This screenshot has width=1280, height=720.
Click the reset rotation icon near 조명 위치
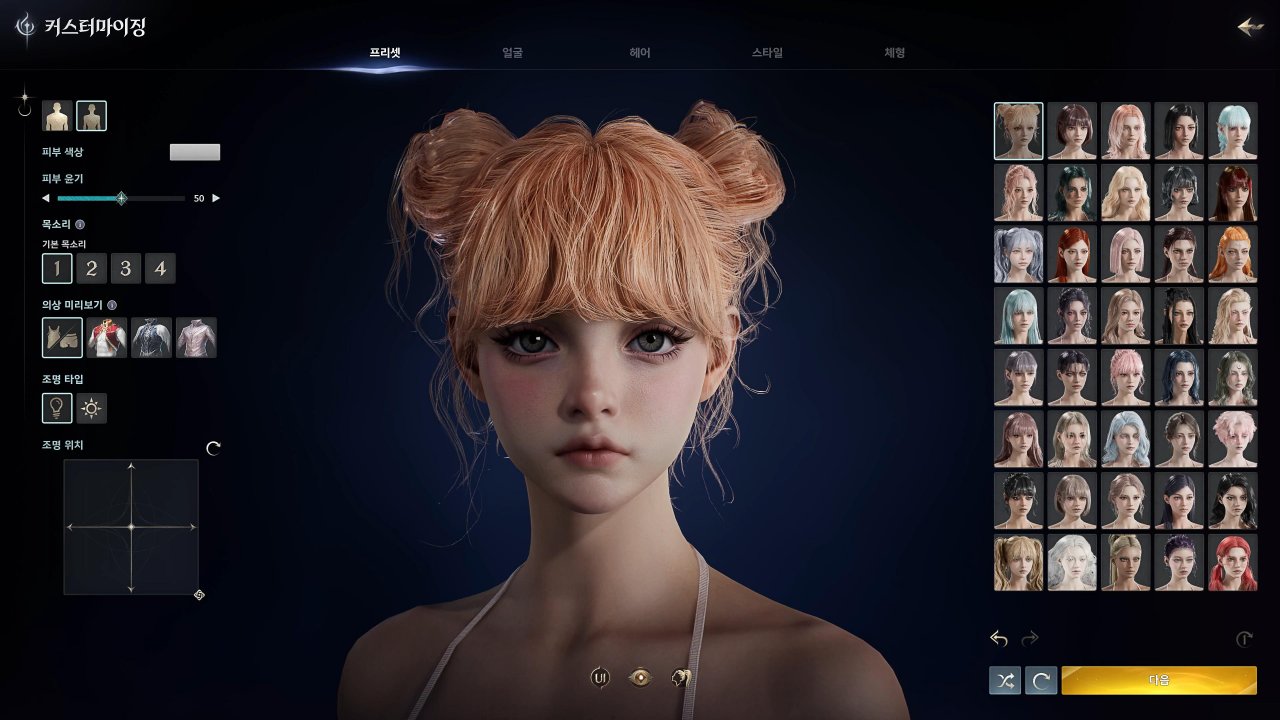[211, 448]
